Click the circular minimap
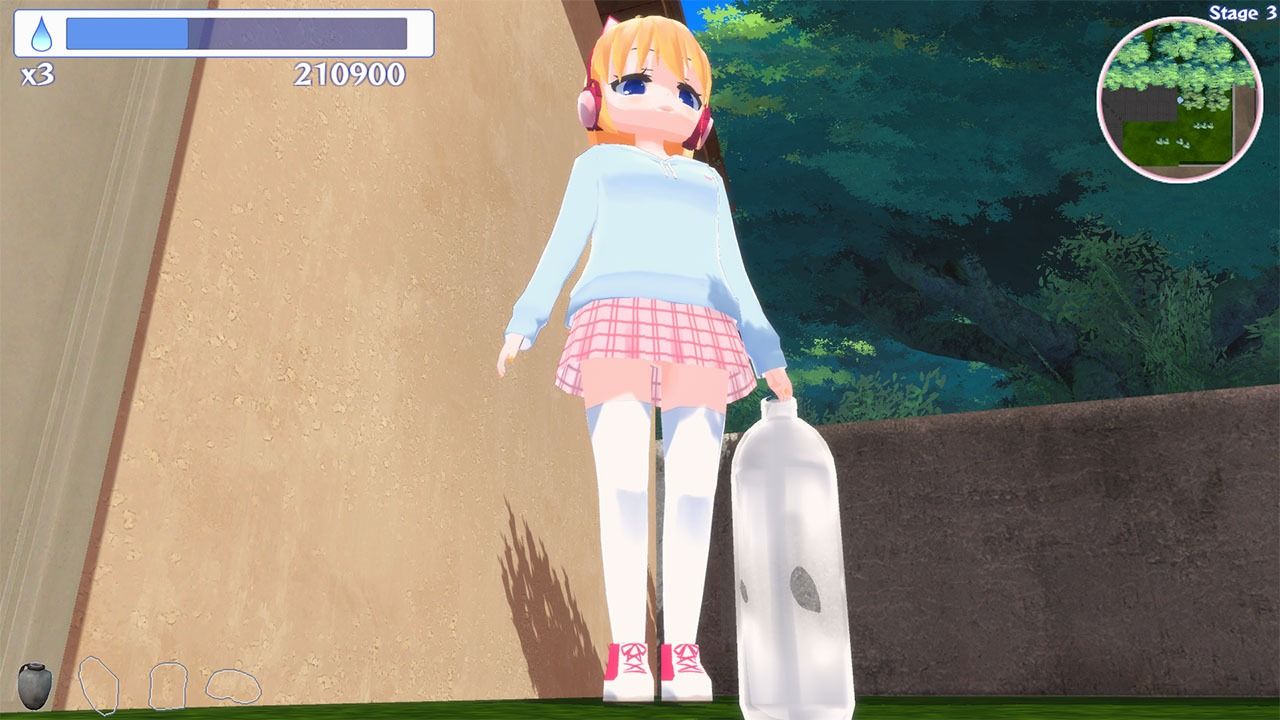 1179,99
